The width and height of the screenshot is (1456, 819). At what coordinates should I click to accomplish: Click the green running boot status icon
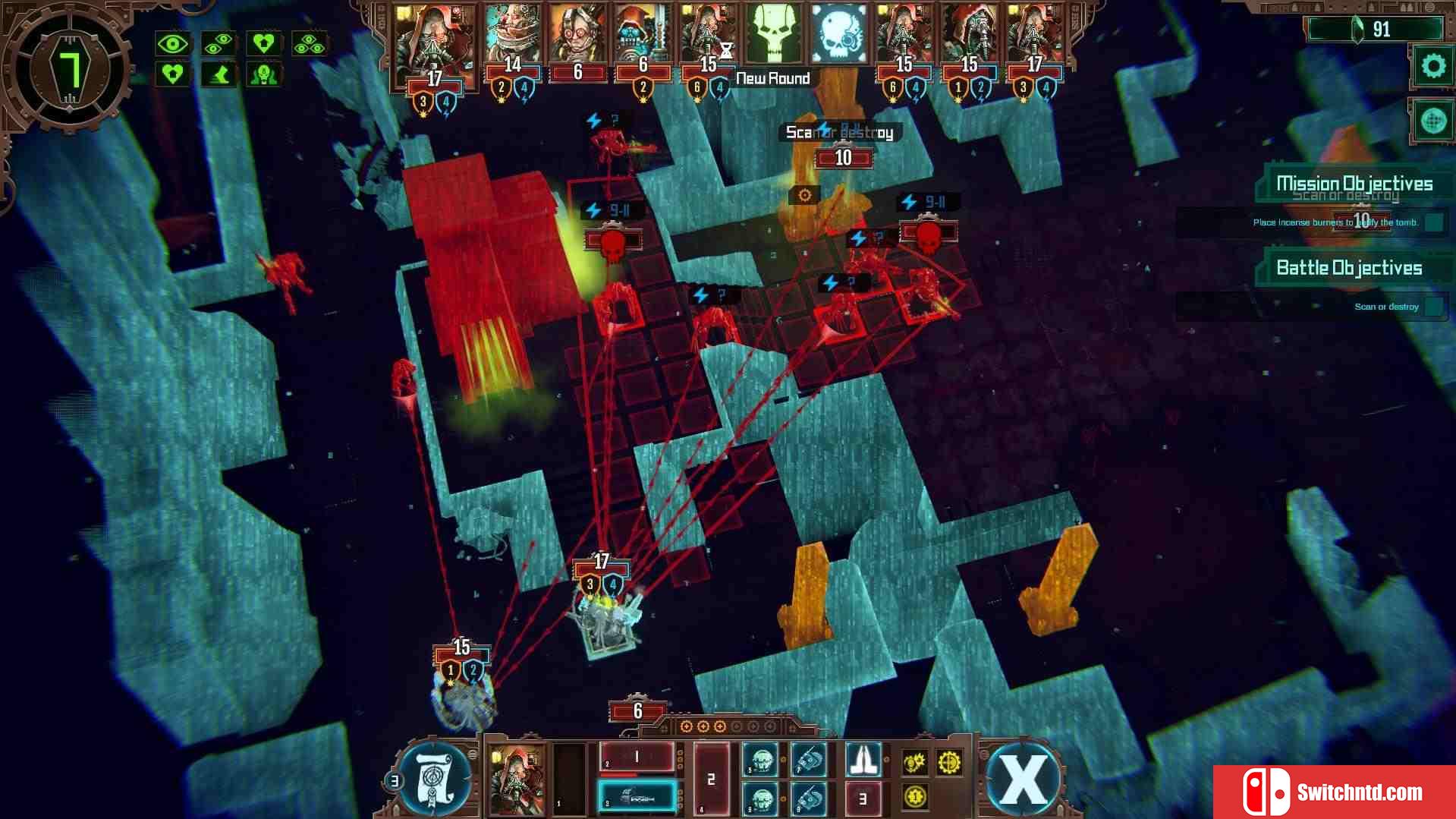[219, 74]
